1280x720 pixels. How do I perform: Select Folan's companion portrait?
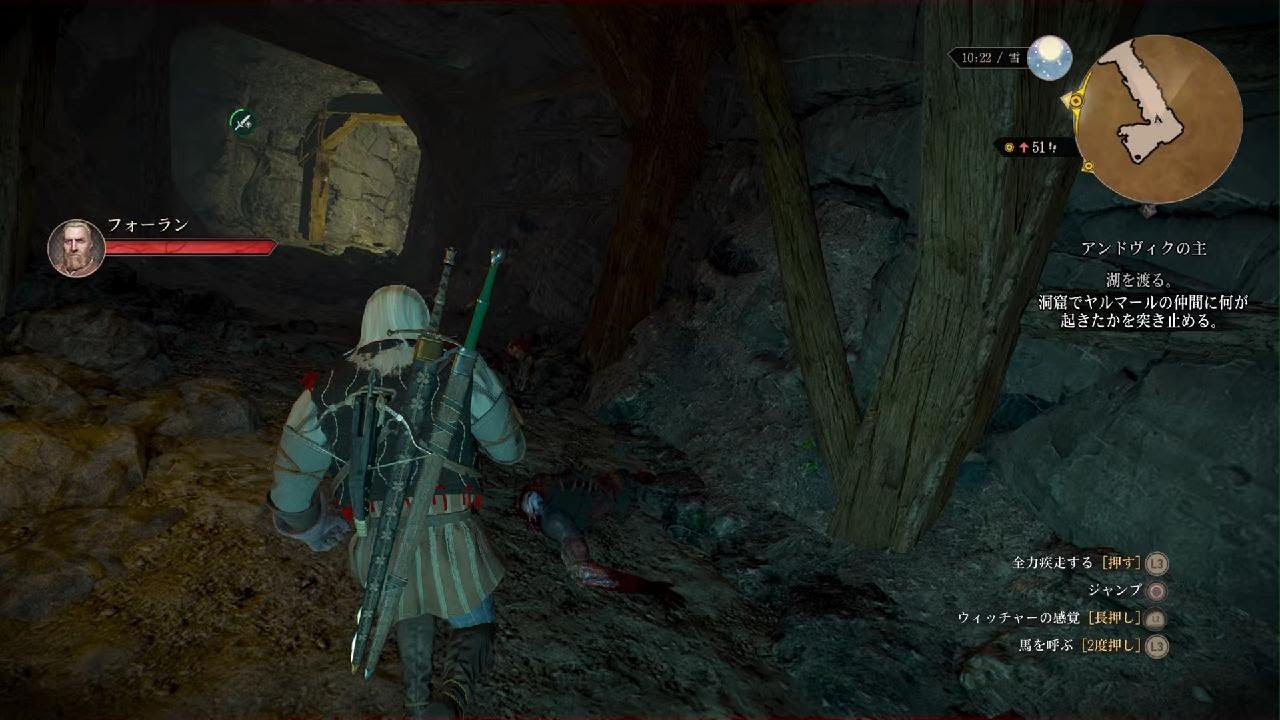click(x=76, y=248)
